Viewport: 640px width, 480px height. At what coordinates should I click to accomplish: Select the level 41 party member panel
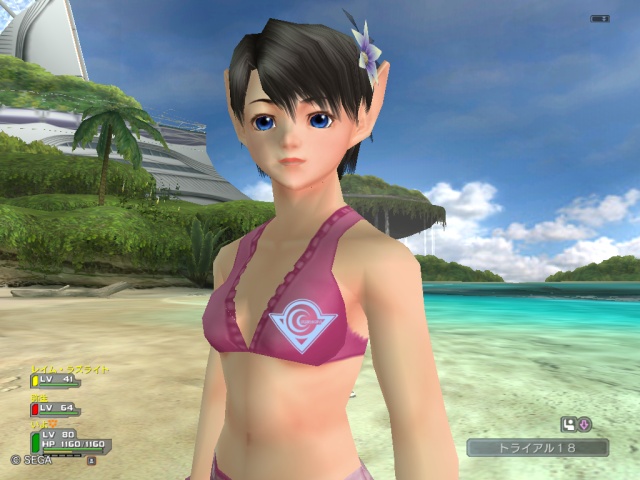point(55,380)
